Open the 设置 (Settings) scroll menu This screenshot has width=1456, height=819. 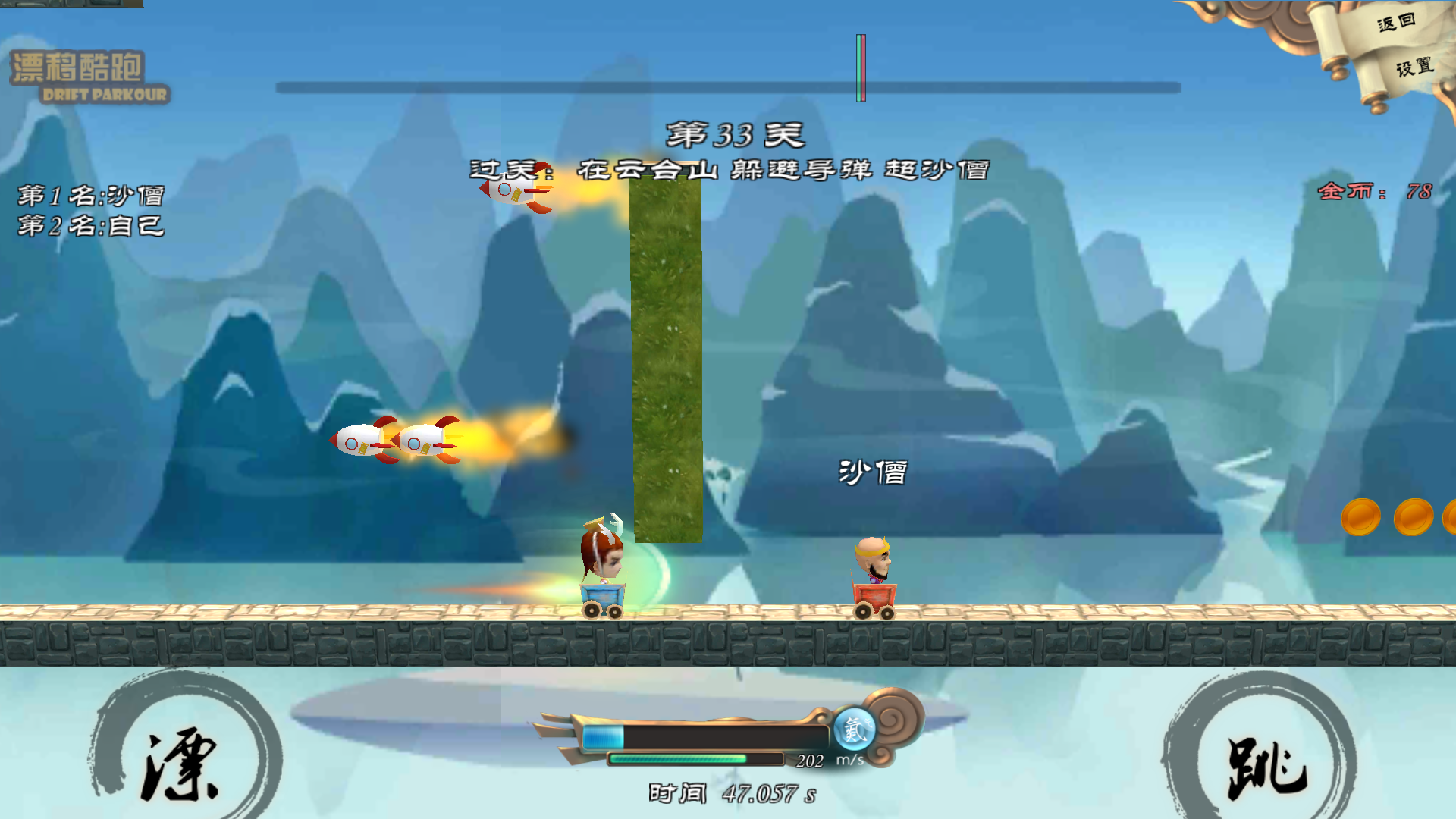tap(1414, 67)
